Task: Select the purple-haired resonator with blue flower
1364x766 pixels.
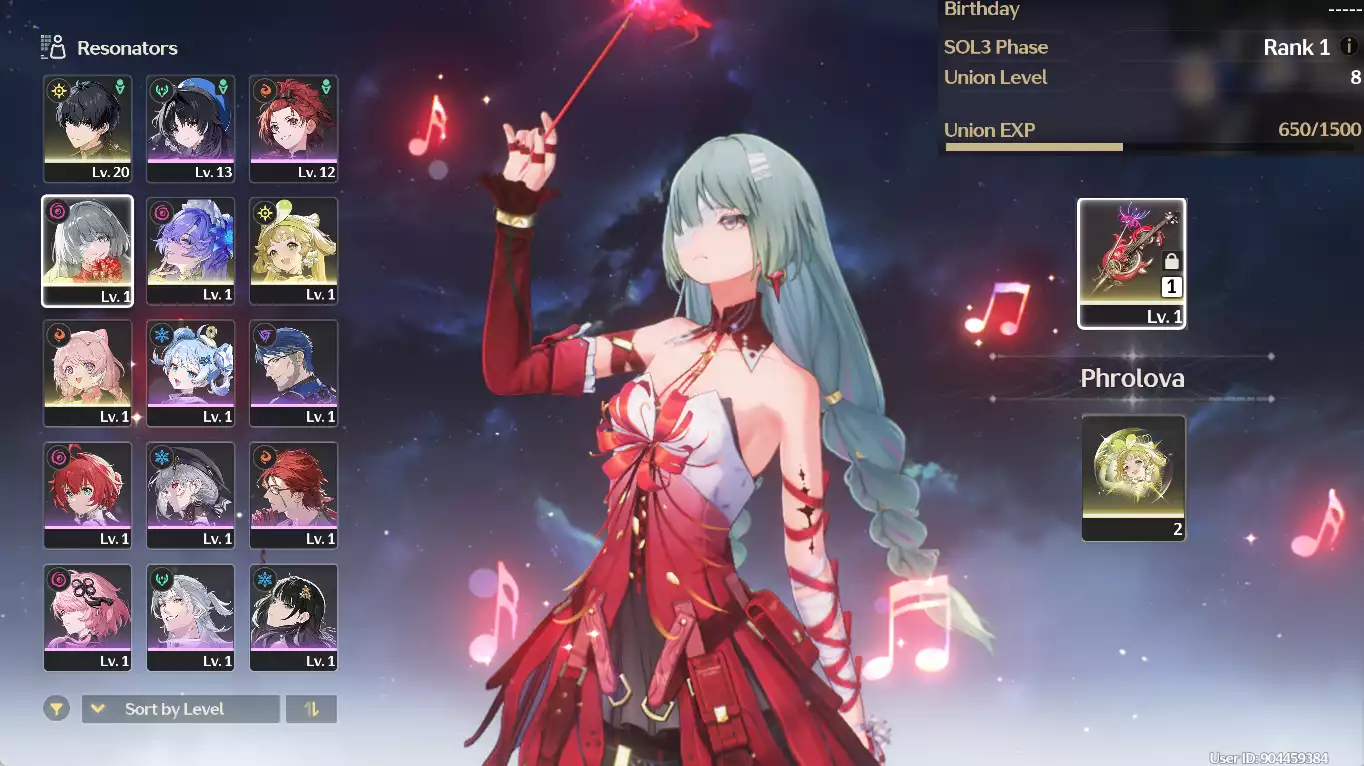Action: 191,250
